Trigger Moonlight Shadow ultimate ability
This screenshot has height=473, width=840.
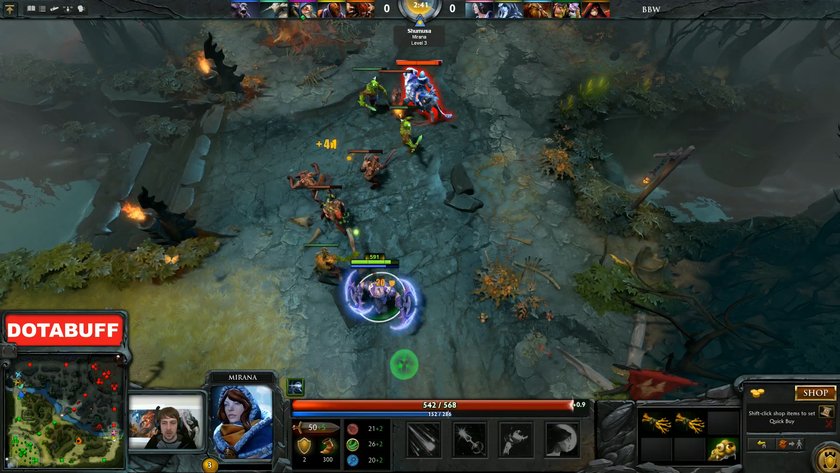click(x=563, y=438)
